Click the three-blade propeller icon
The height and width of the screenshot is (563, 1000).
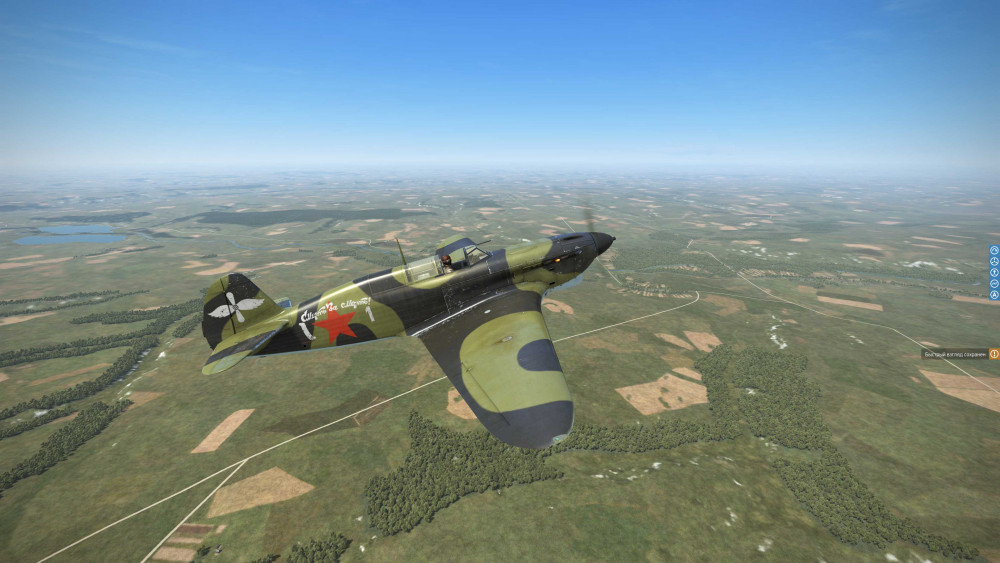point(994,261)
